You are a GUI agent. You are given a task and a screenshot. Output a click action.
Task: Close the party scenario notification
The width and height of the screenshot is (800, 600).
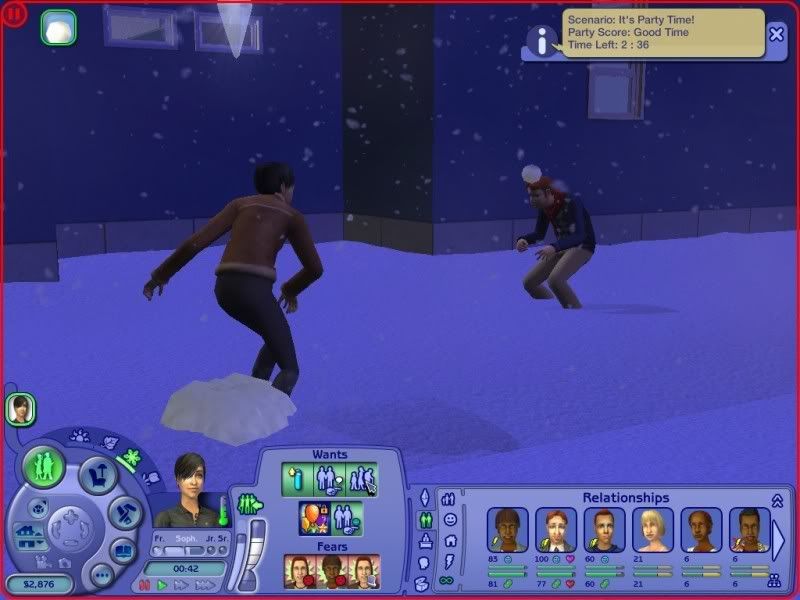[776, 35]
